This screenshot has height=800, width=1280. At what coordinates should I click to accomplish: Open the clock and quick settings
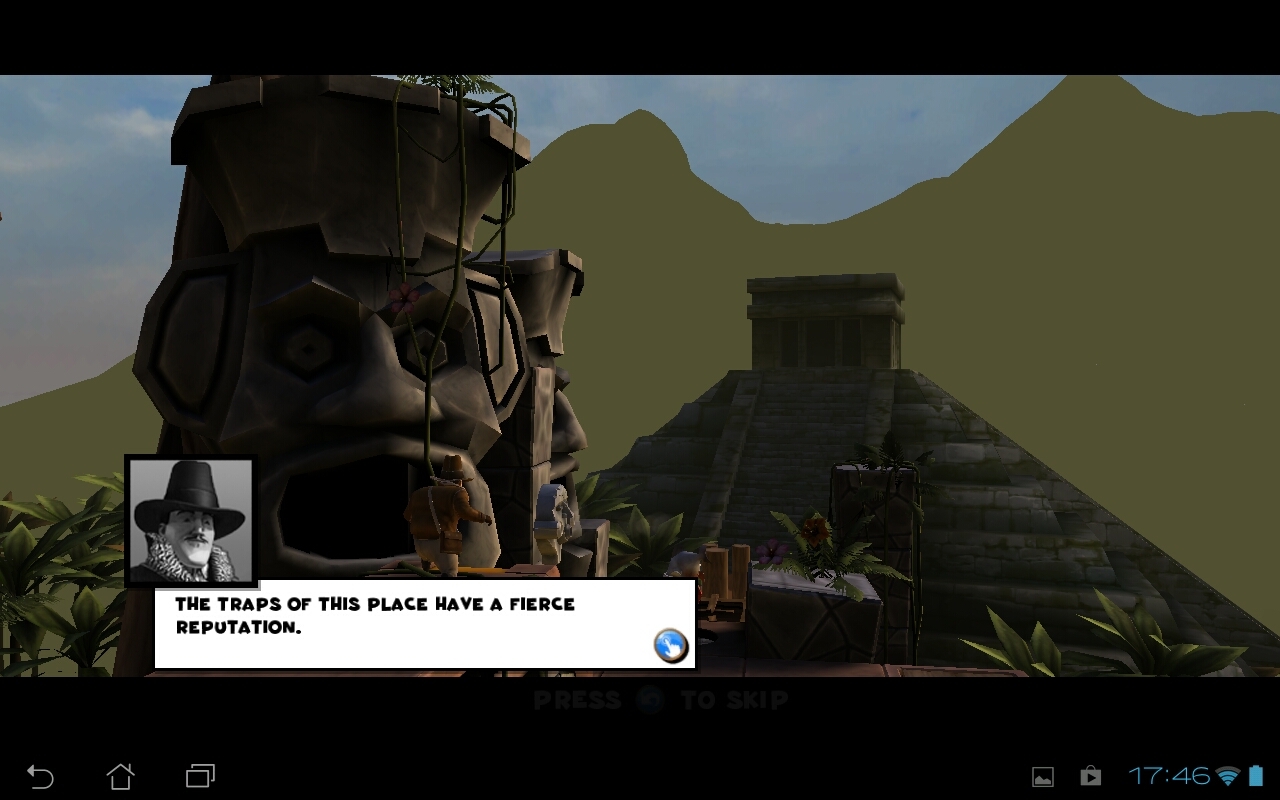(1170, 776)
